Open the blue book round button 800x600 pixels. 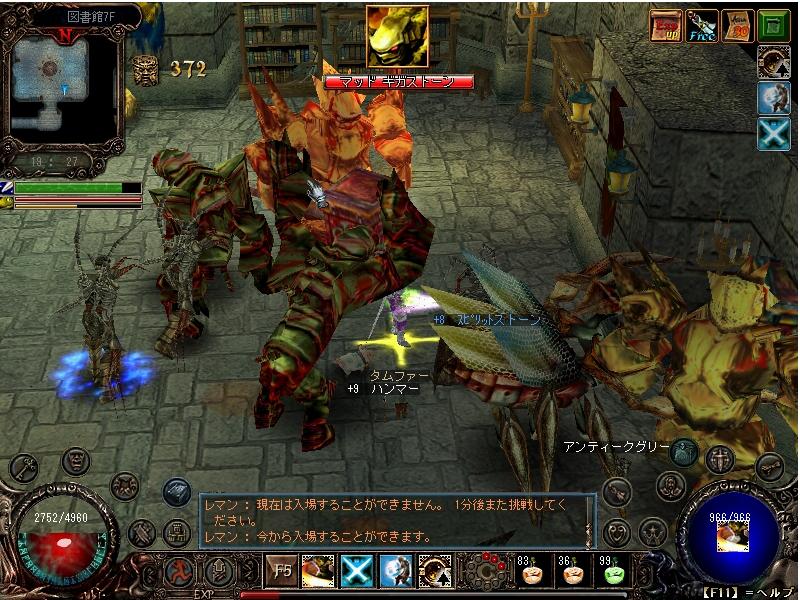pos(176,491)
